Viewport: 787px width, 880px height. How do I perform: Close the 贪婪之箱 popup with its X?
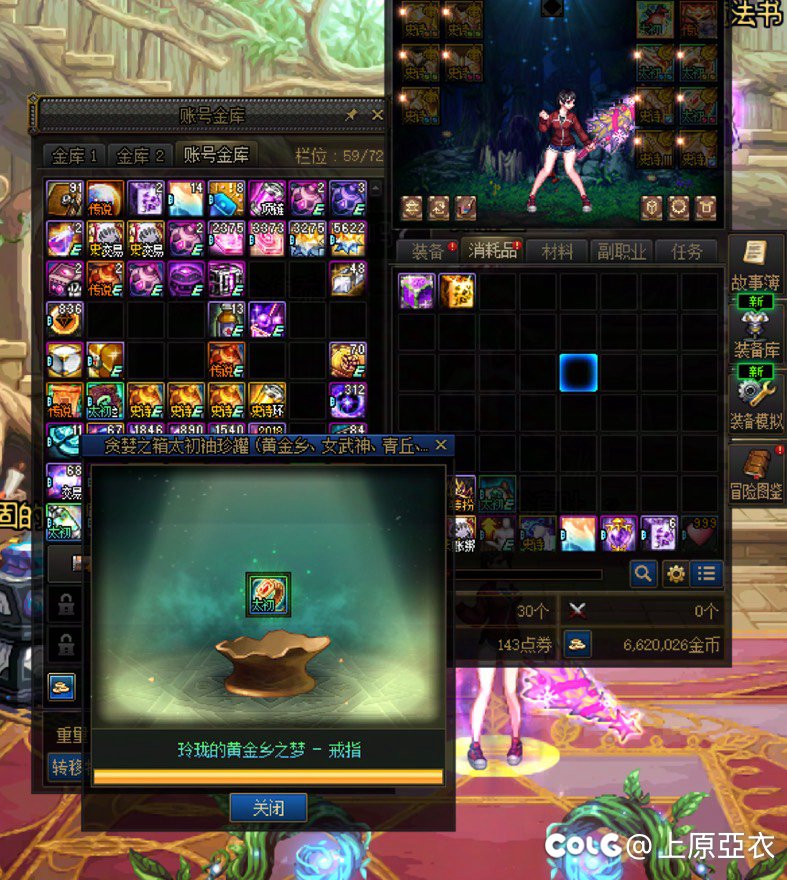[x=441, y=444]
